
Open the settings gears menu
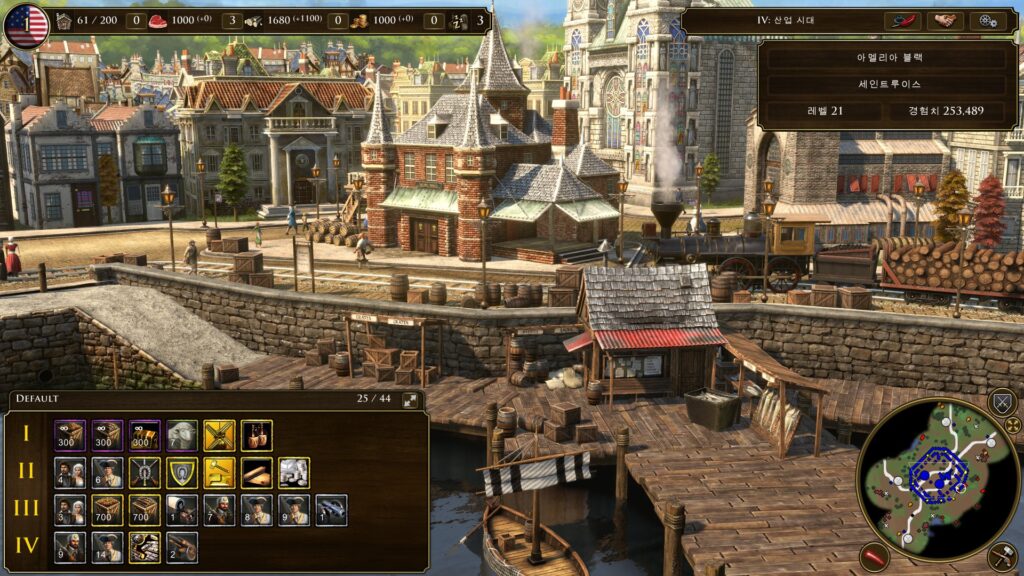coord(988,21)
